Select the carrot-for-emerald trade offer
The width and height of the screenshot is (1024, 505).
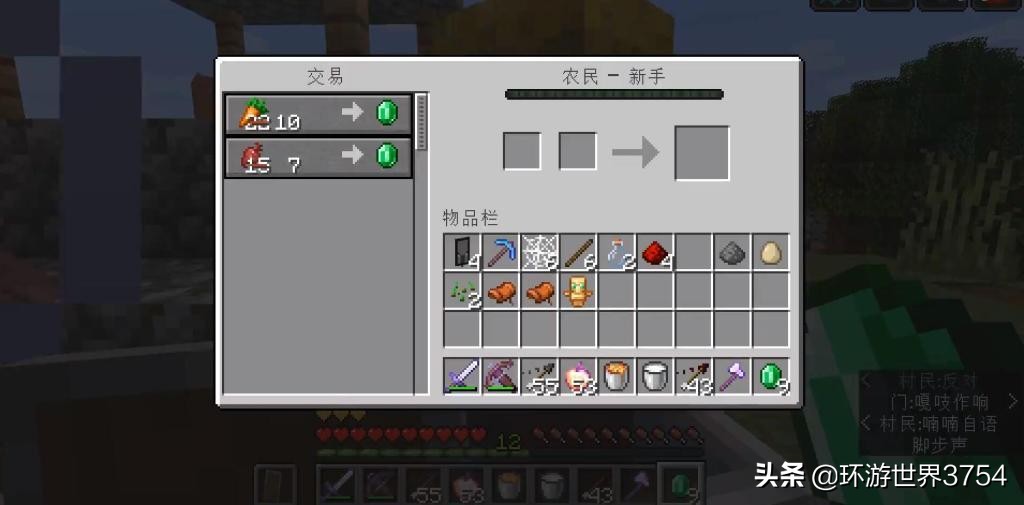tap(318, 114)
